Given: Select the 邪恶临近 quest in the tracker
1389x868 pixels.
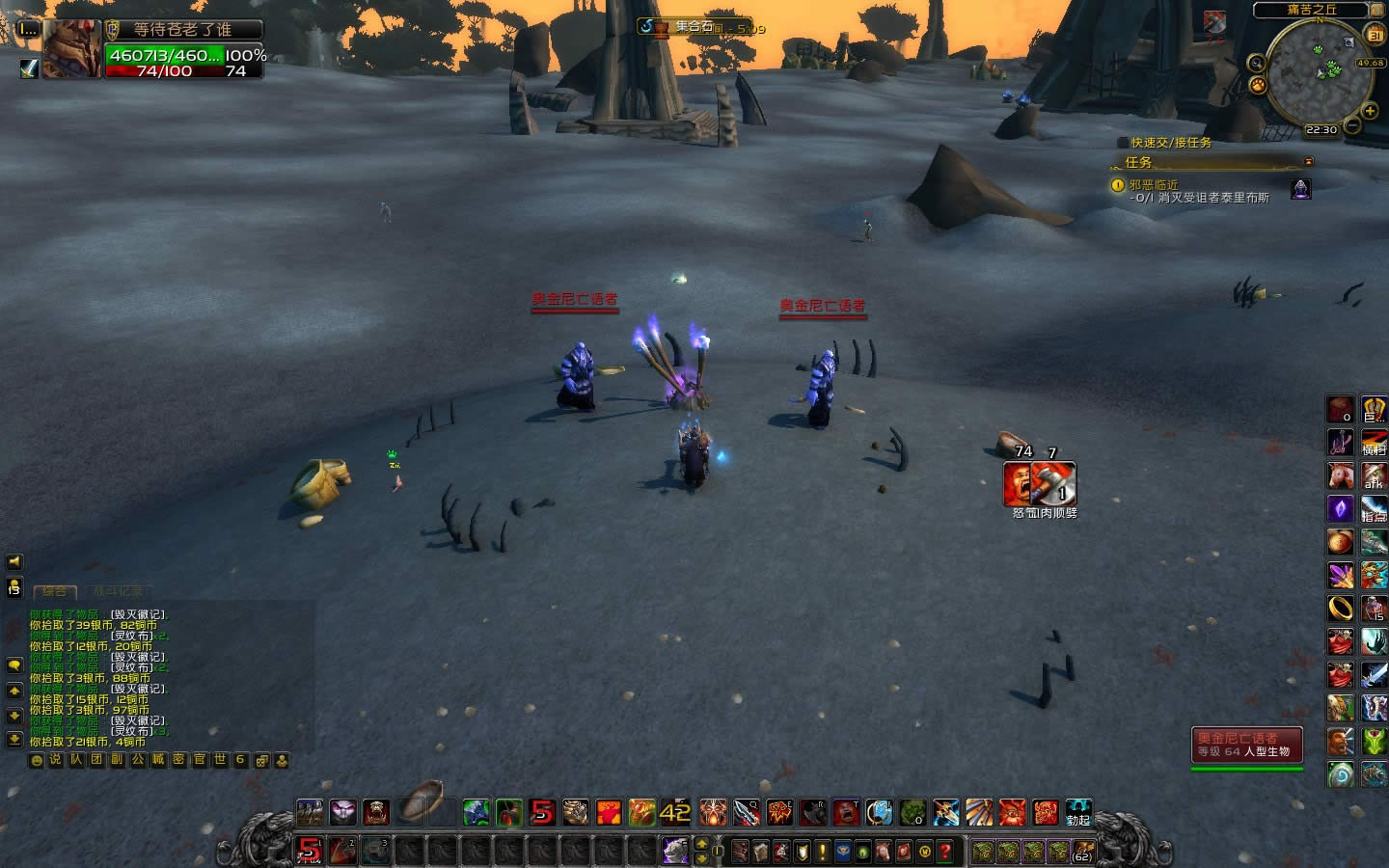Looking at the screenshot, I should pos(1154,184).
